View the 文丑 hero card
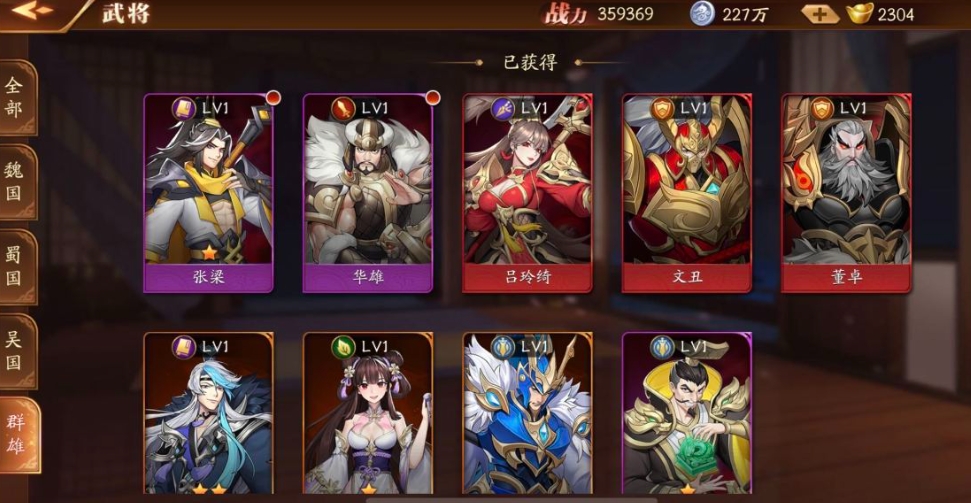Image resolution: width=971 pixels, height=503 pixels. [686, 192]
